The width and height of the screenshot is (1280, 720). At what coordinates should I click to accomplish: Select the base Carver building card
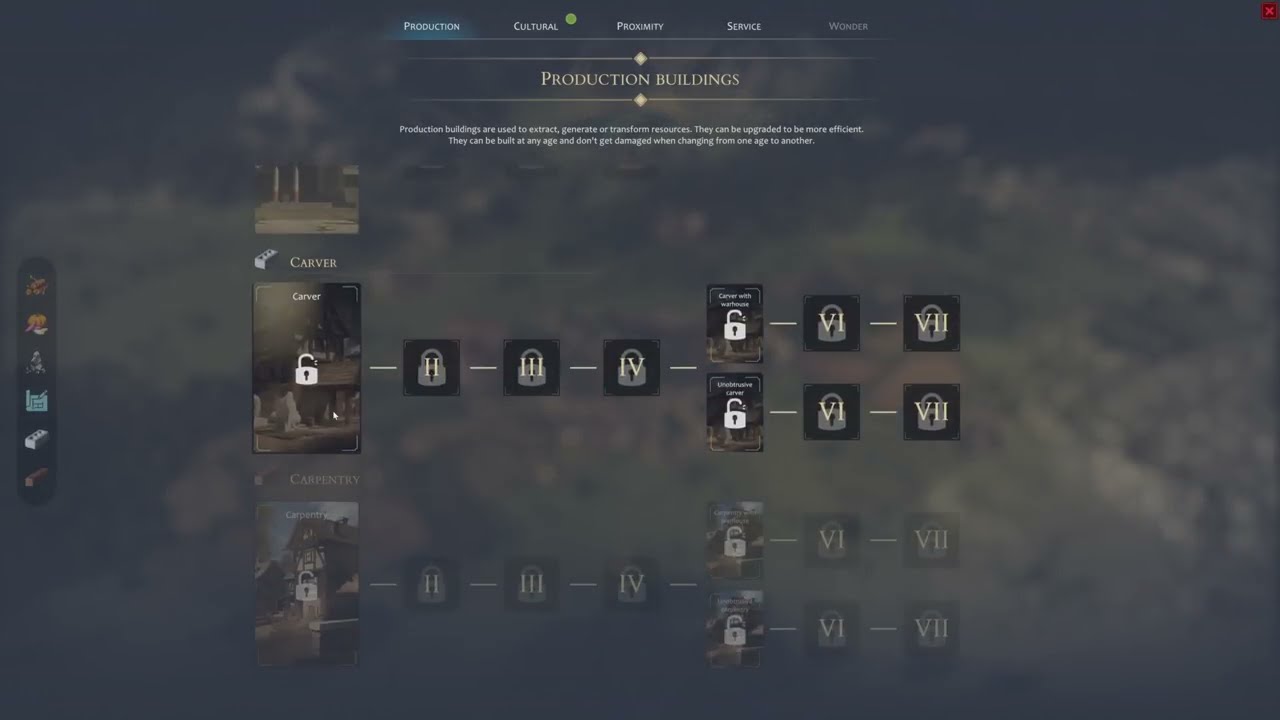pyautogui.click(x=307, y=368)
